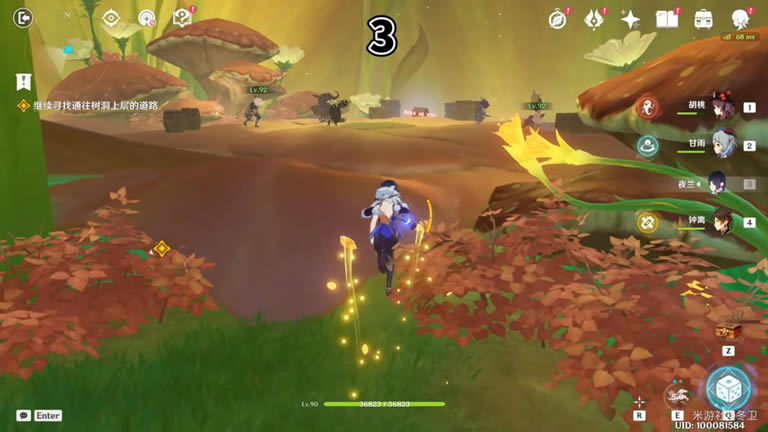Open the compass Adventurer Handbook icon
This screenshot has width=768, height=432.
[558, 19]
